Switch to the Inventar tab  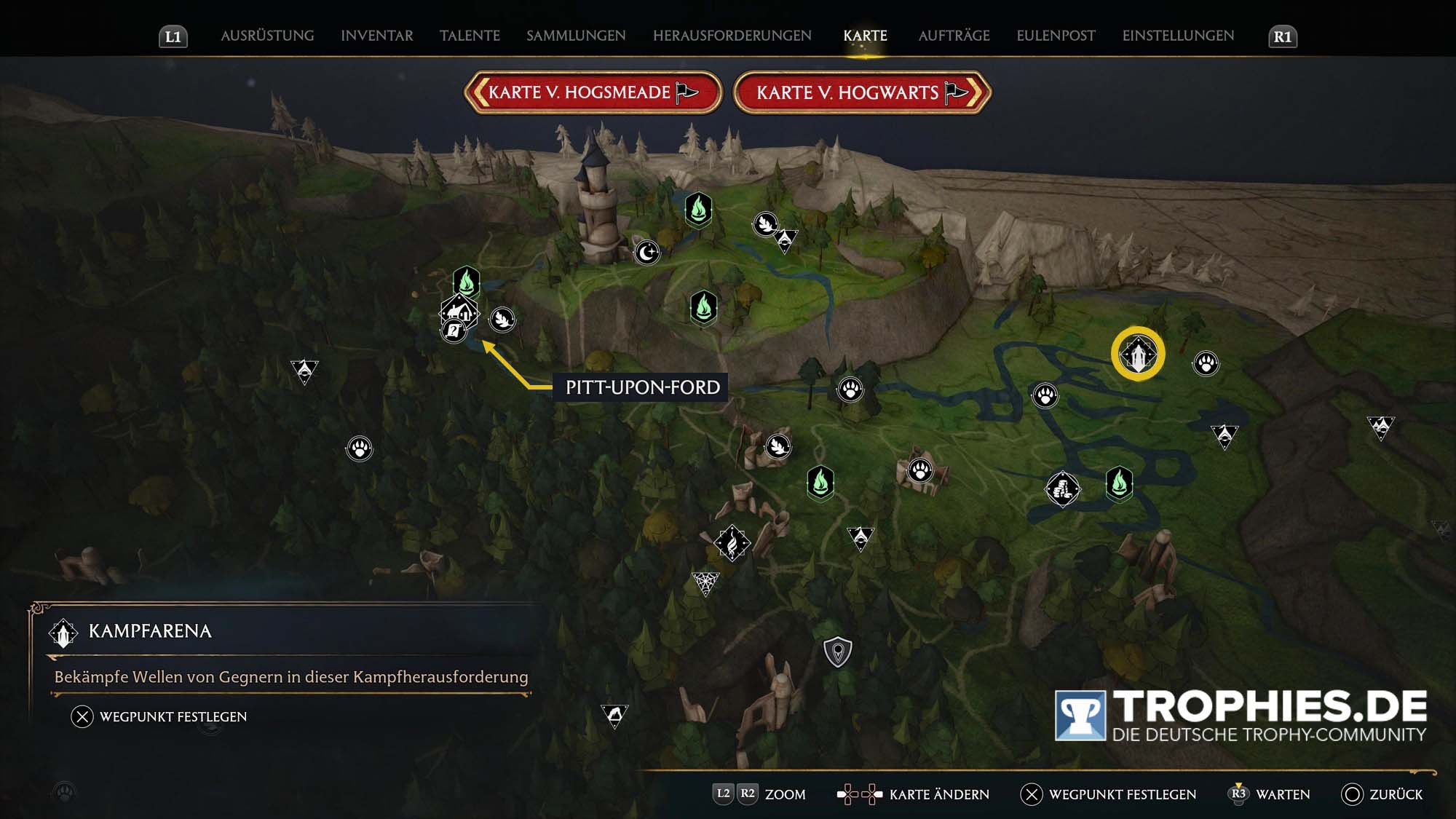pyautogui.click(x=376, y=35)
